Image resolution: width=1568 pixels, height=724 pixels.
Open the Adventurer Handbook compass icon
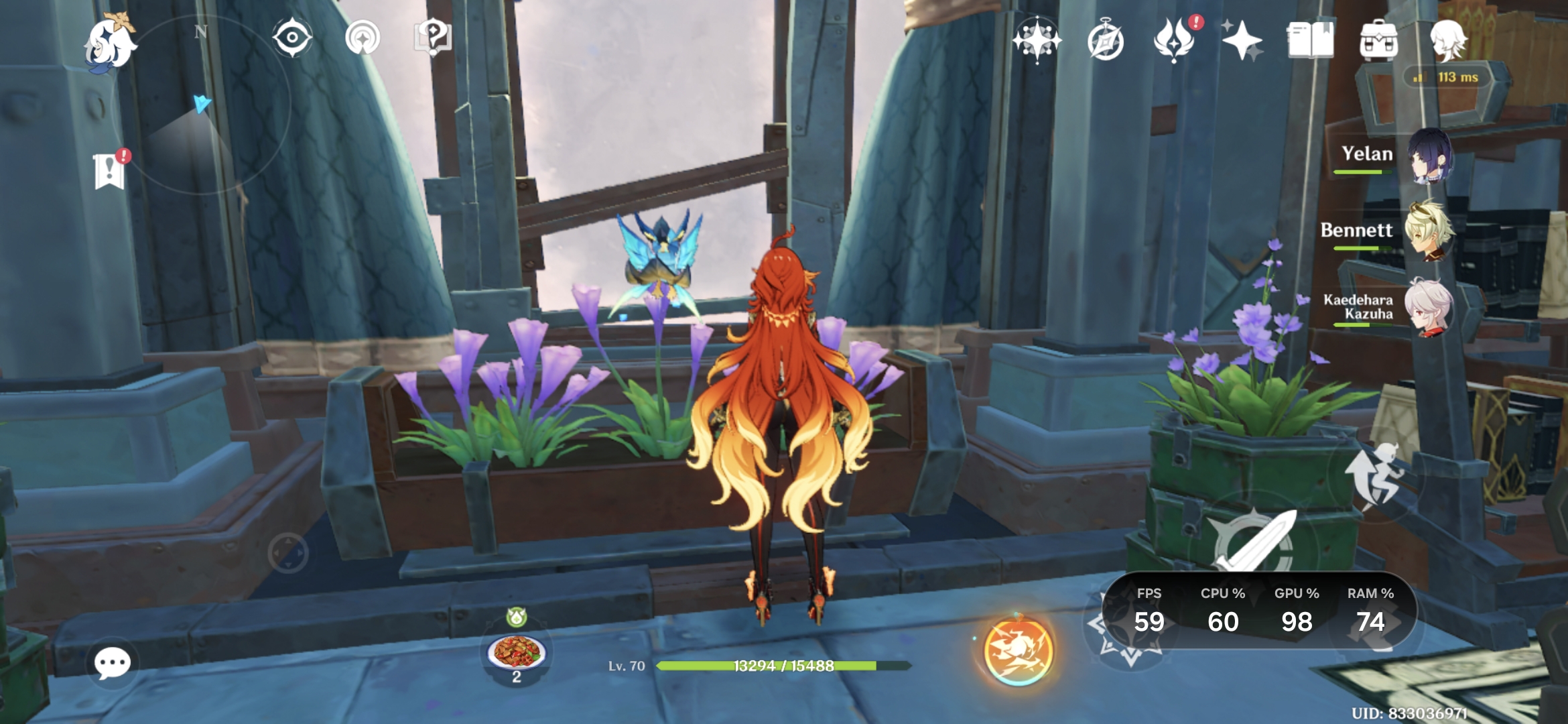point(1106,42)
